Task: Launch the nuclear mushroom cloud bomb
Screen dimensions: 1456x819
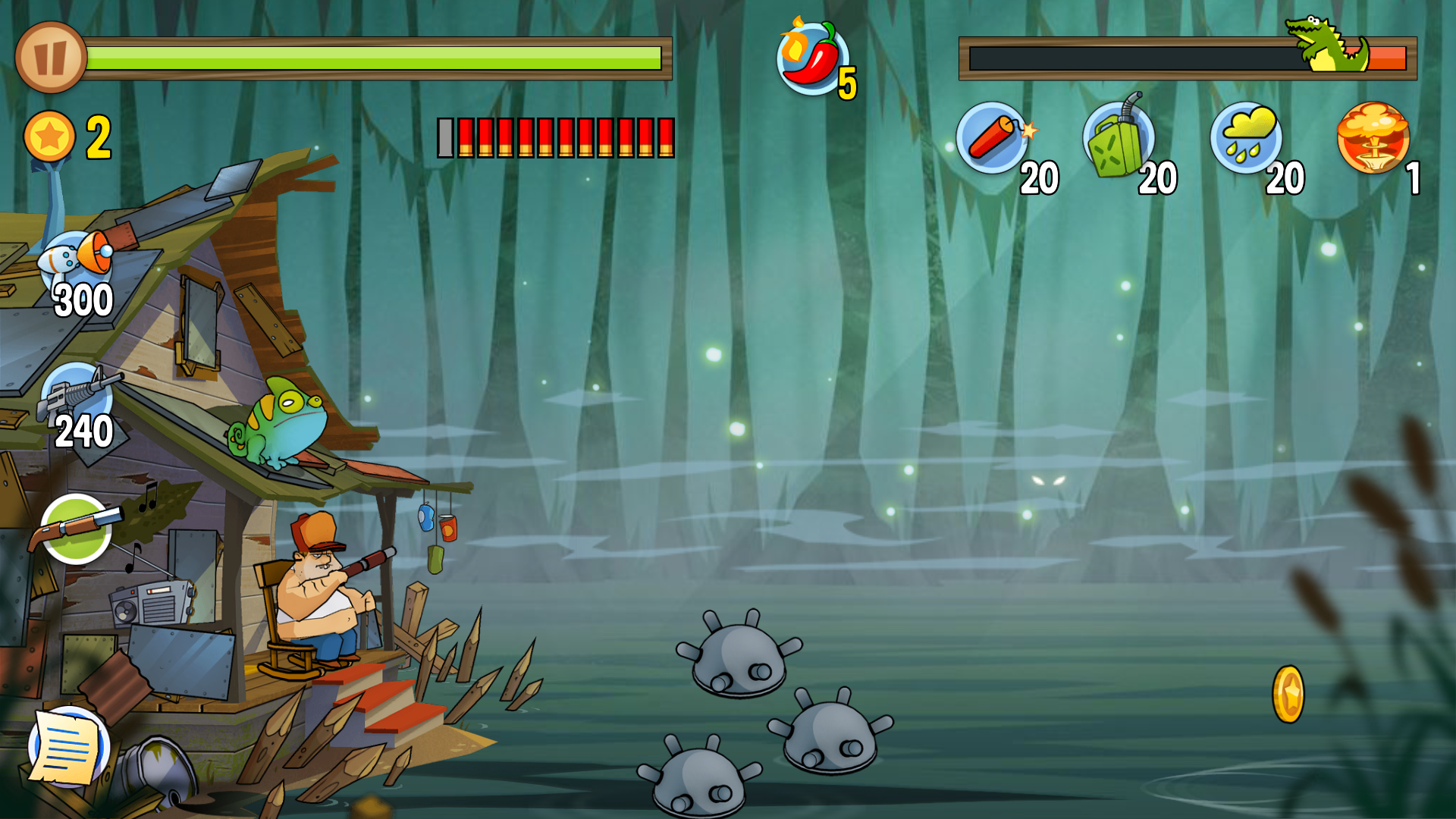Action: click(x=1373, y=138)
